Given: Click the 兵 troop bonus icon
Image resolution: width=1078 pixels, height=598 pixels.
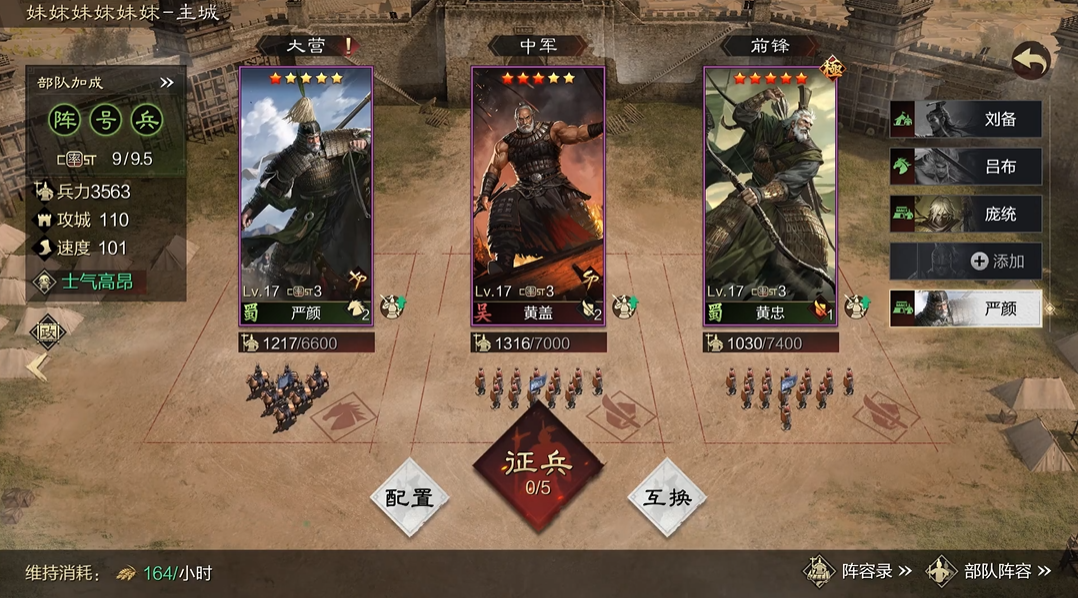Looking at the screenshot, I should [147, 120].
